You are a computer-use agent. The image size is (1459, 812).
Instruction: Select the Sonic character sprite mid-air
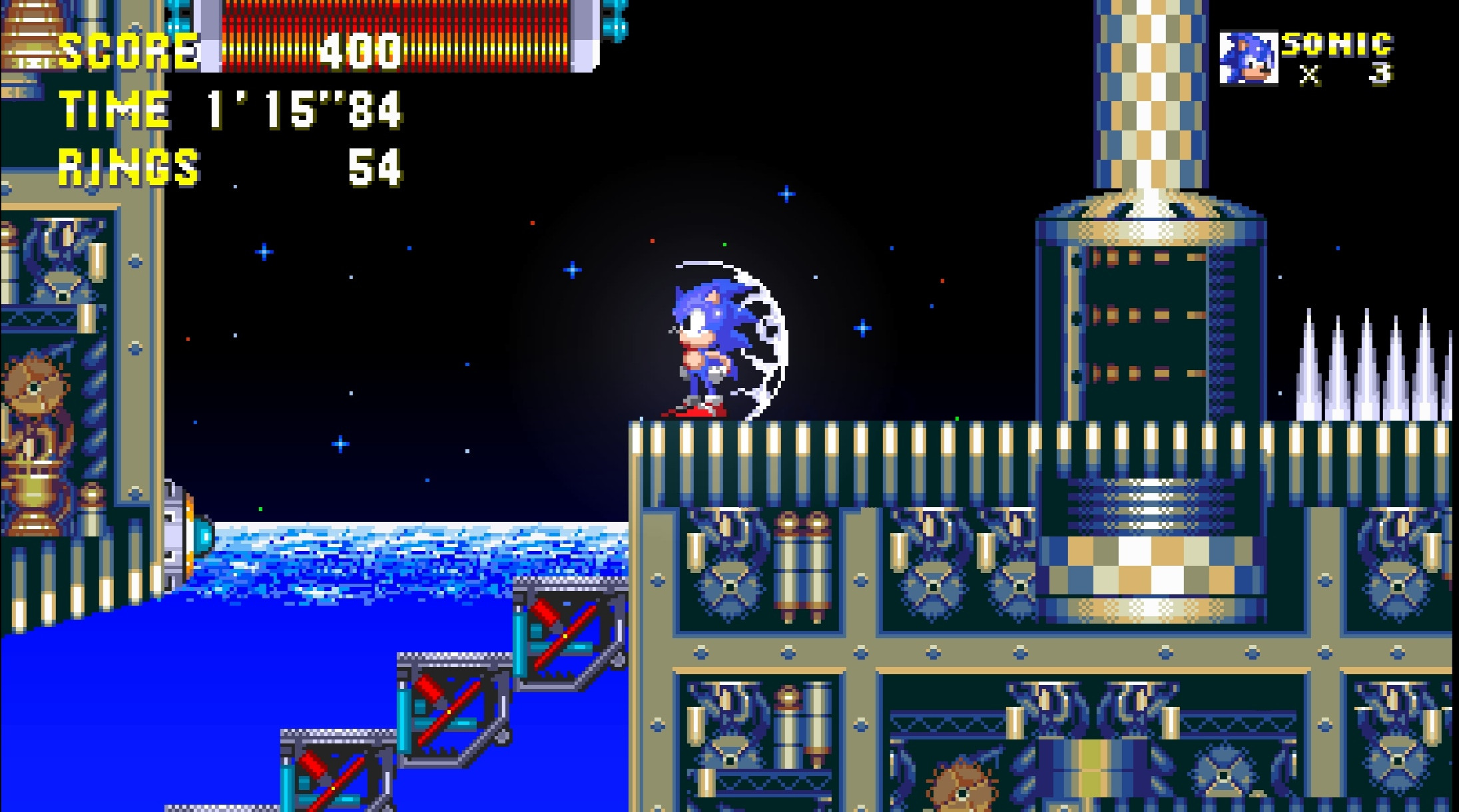(703, 346)
